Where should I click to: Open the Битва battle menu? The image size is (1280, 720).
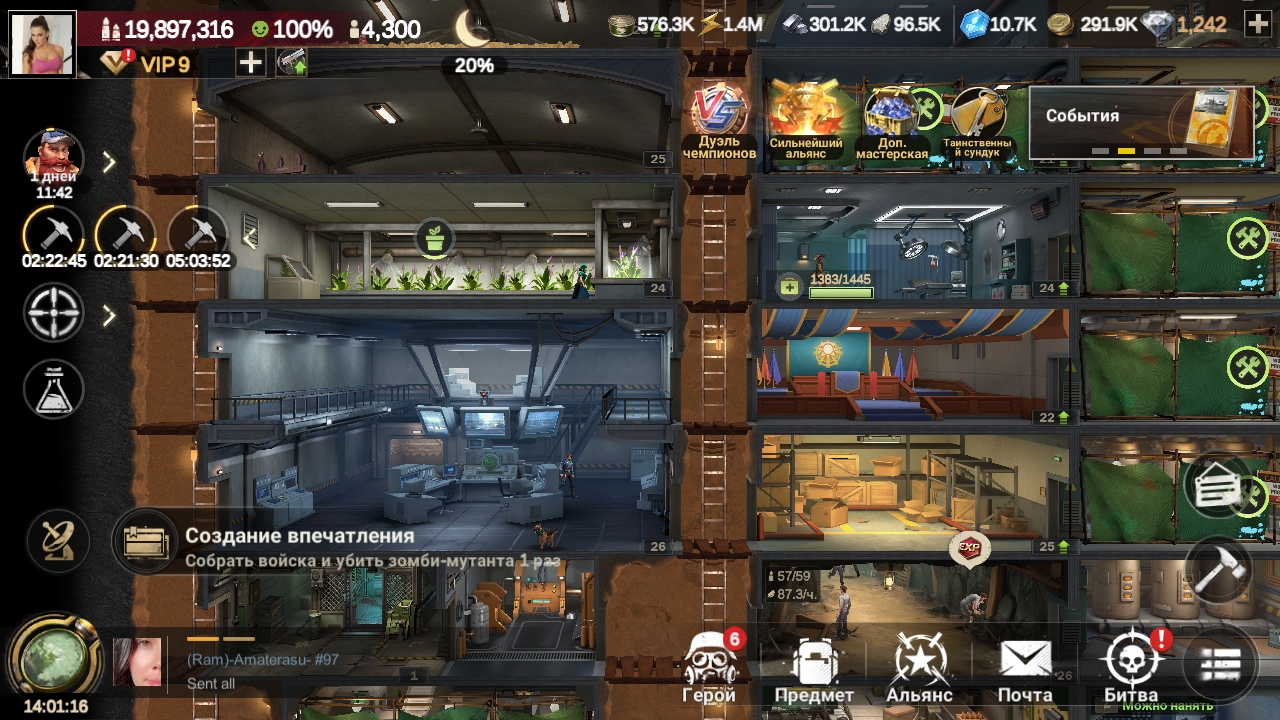[x=1131, y=666]
